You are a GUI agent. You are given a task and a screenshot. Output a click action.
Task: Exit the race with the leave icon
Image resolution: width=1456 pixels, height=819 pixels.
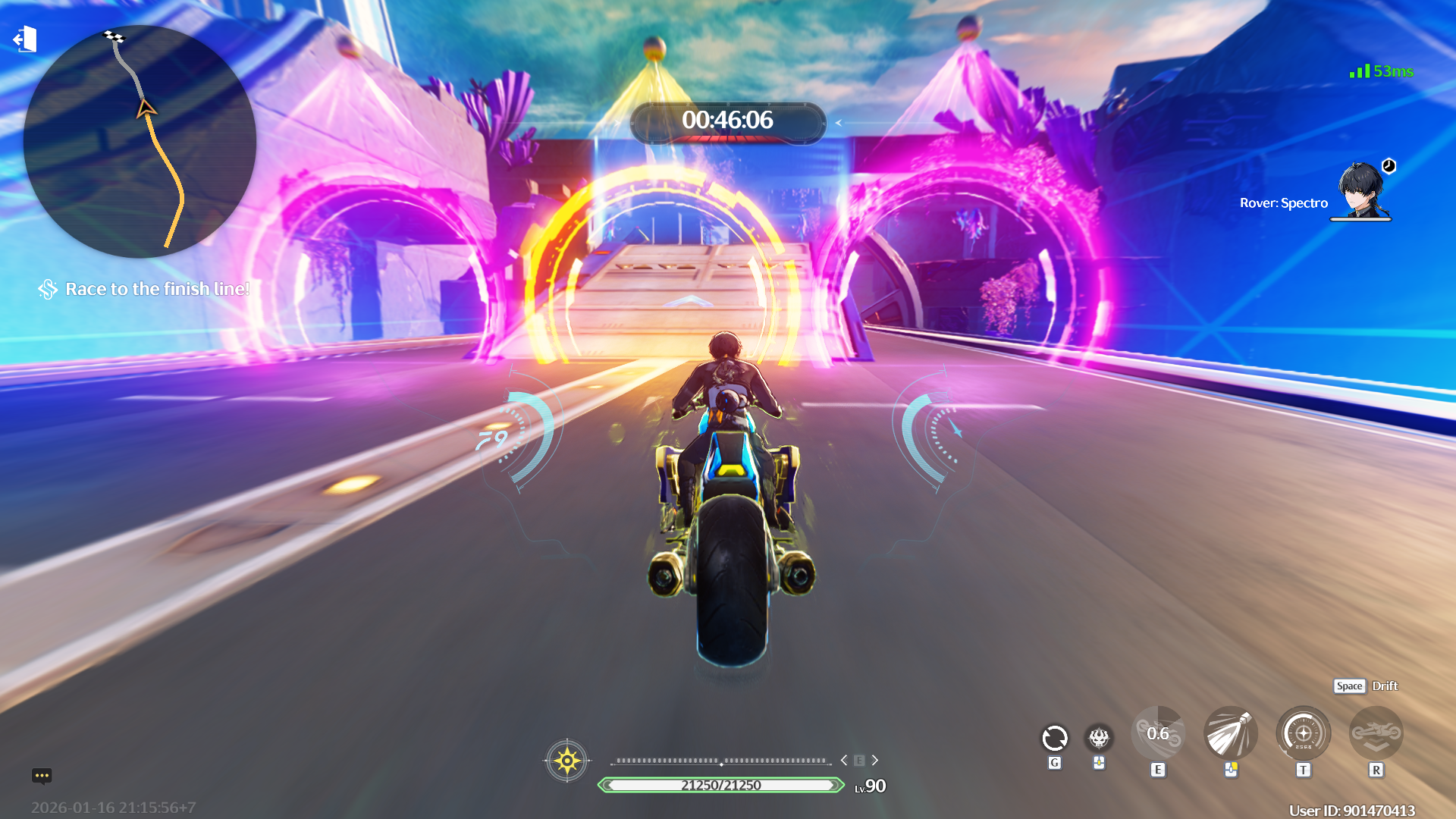(25, 39)
